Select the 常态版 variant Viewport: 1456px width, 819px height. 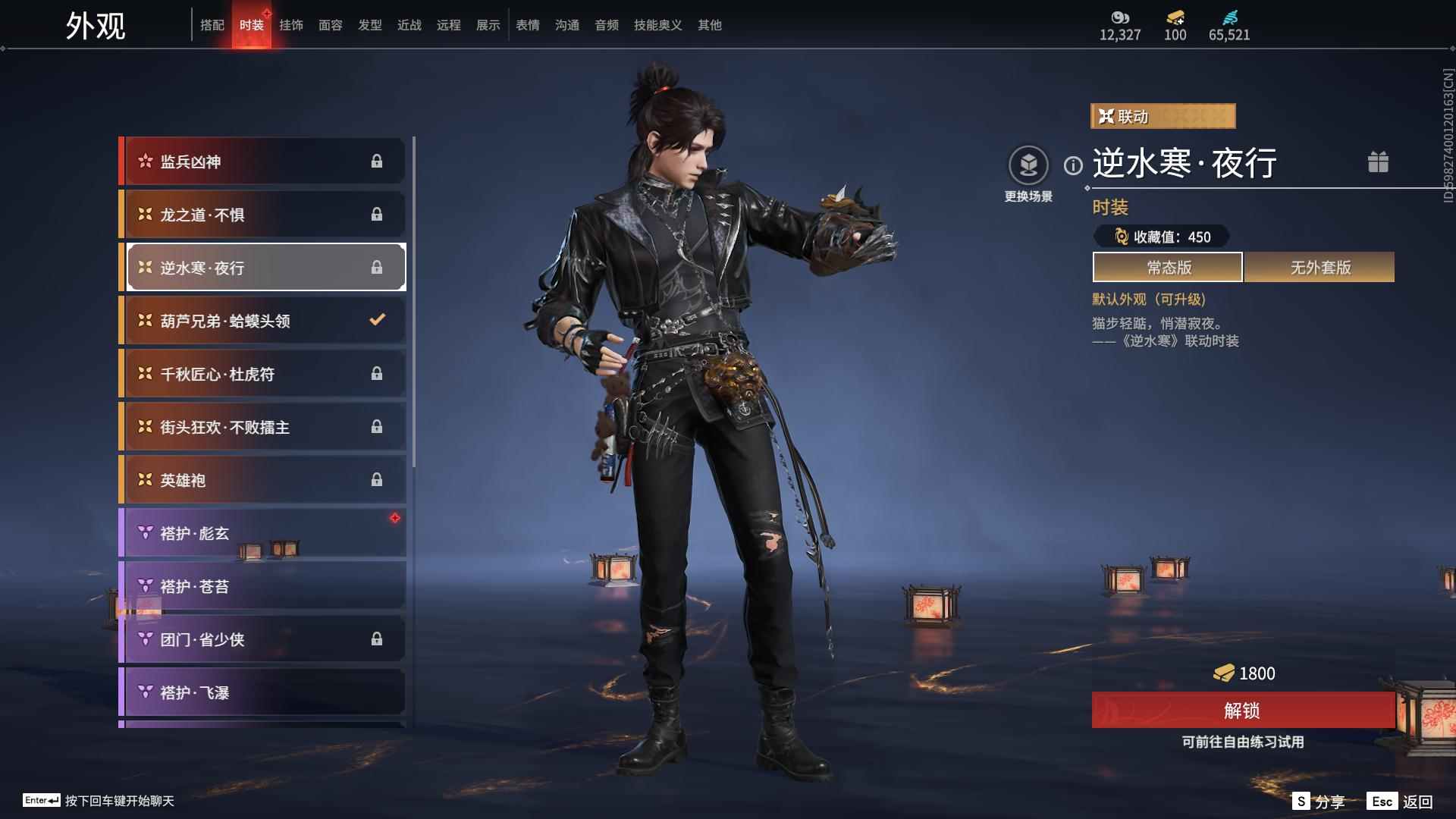[1168, 267]
